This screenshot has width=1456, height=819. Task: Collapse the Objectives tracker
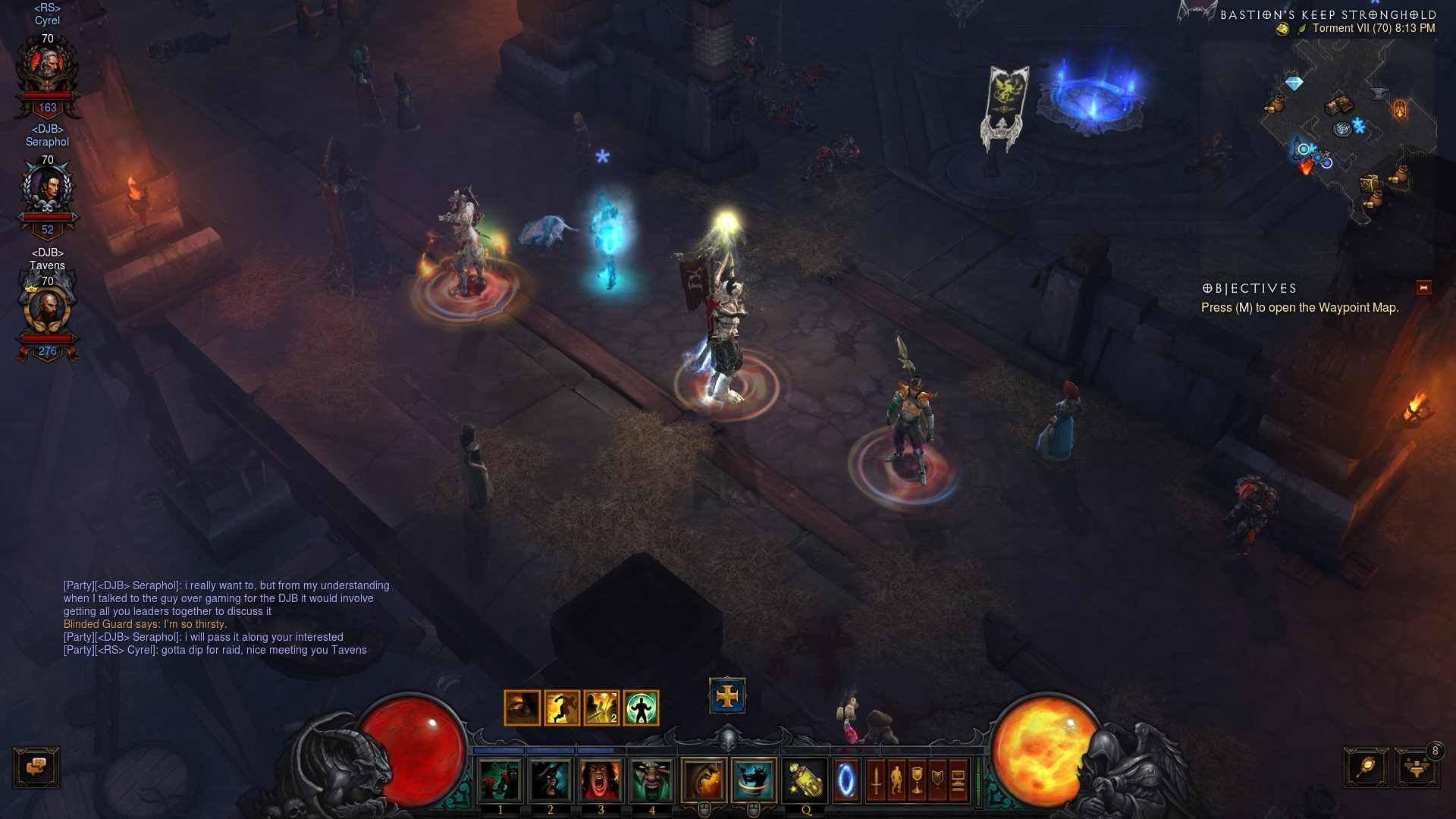pos(1423,287)
